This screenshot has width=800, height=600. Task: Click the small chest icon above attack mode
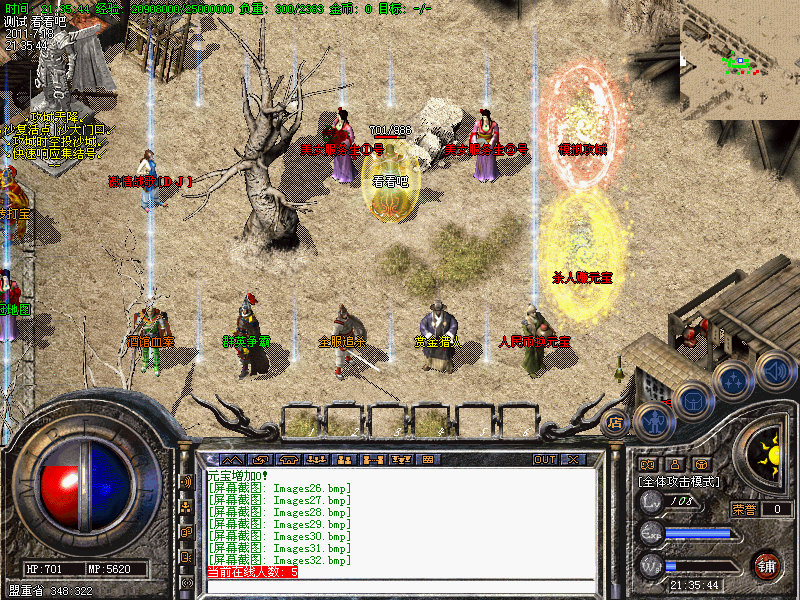(x=702, y=464)
